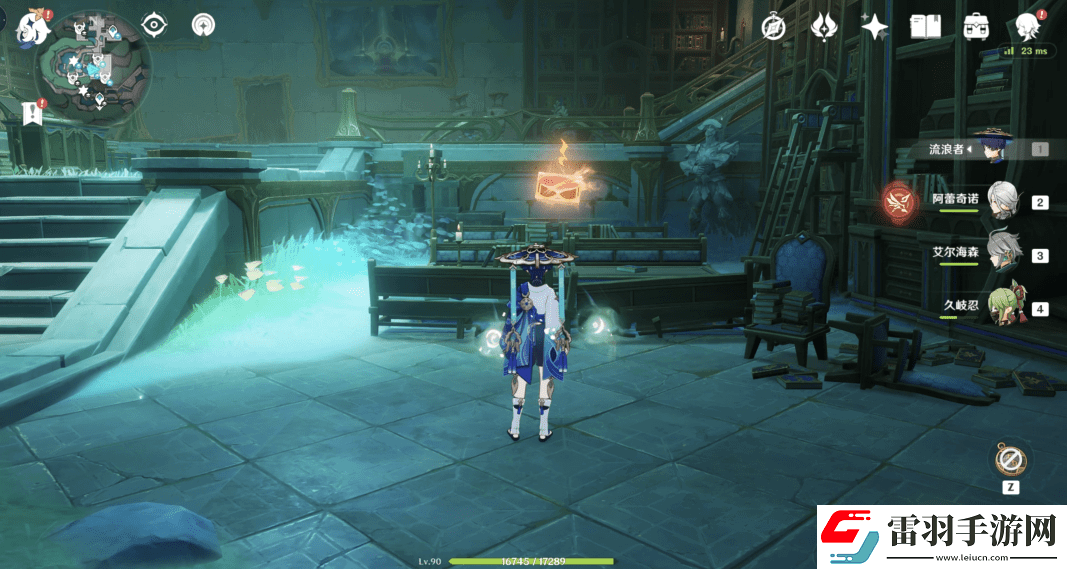
Task: Click the arched icon with a star
Action: [x=204, y=25]
